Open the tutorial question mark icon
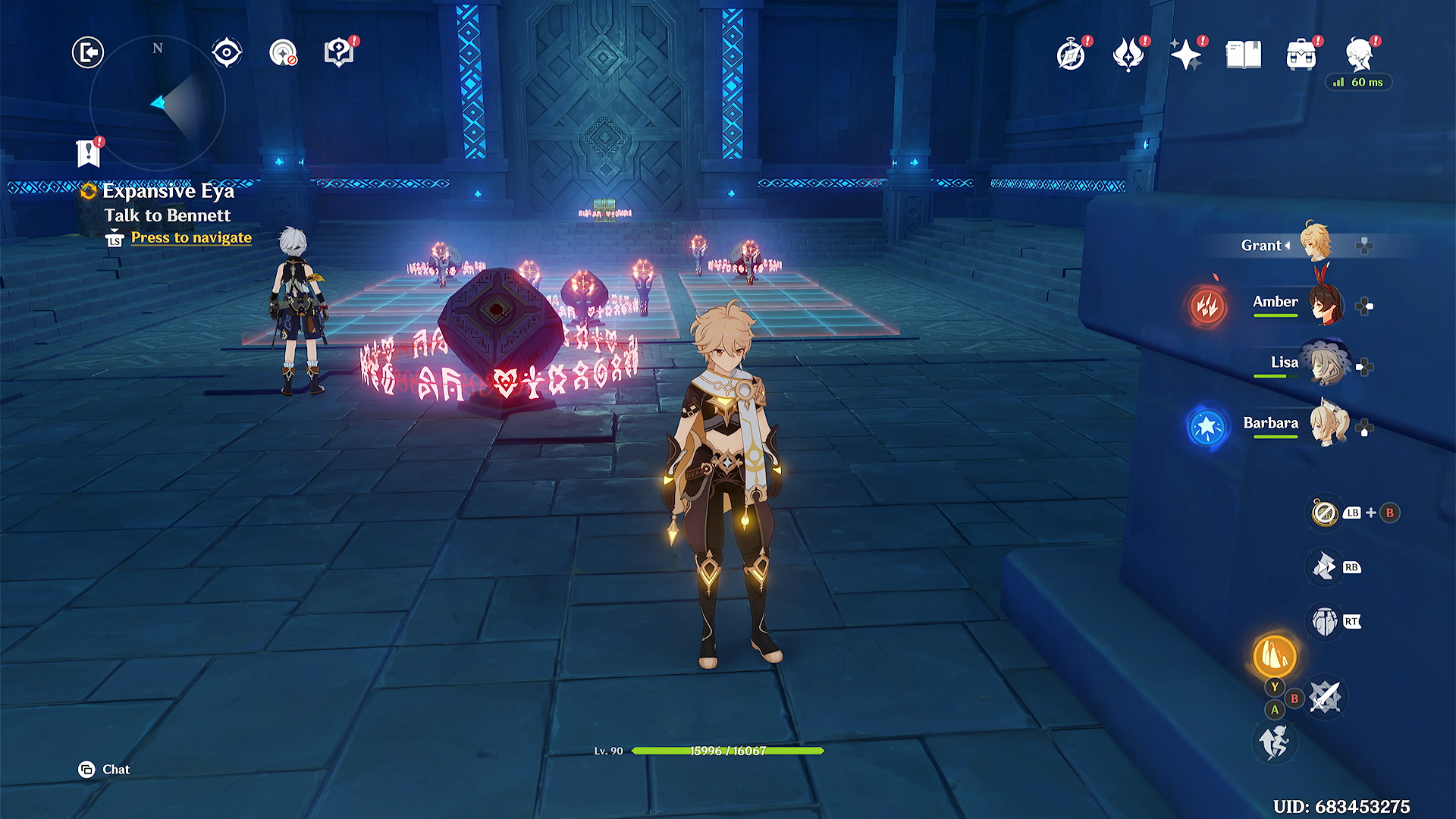1456x819 pixels. [338, 53]
